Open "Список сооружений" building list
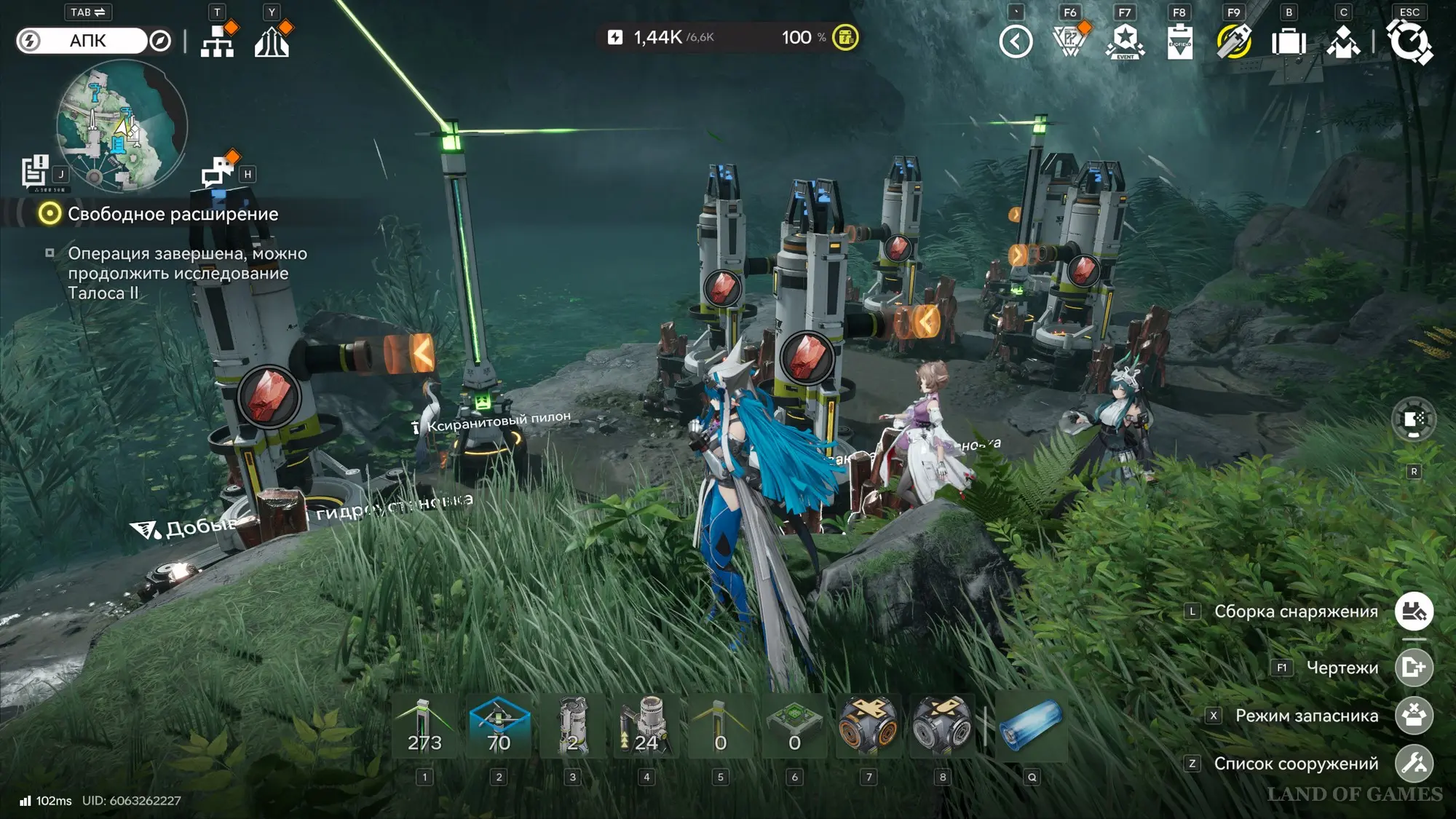 tap(1414, 764)
